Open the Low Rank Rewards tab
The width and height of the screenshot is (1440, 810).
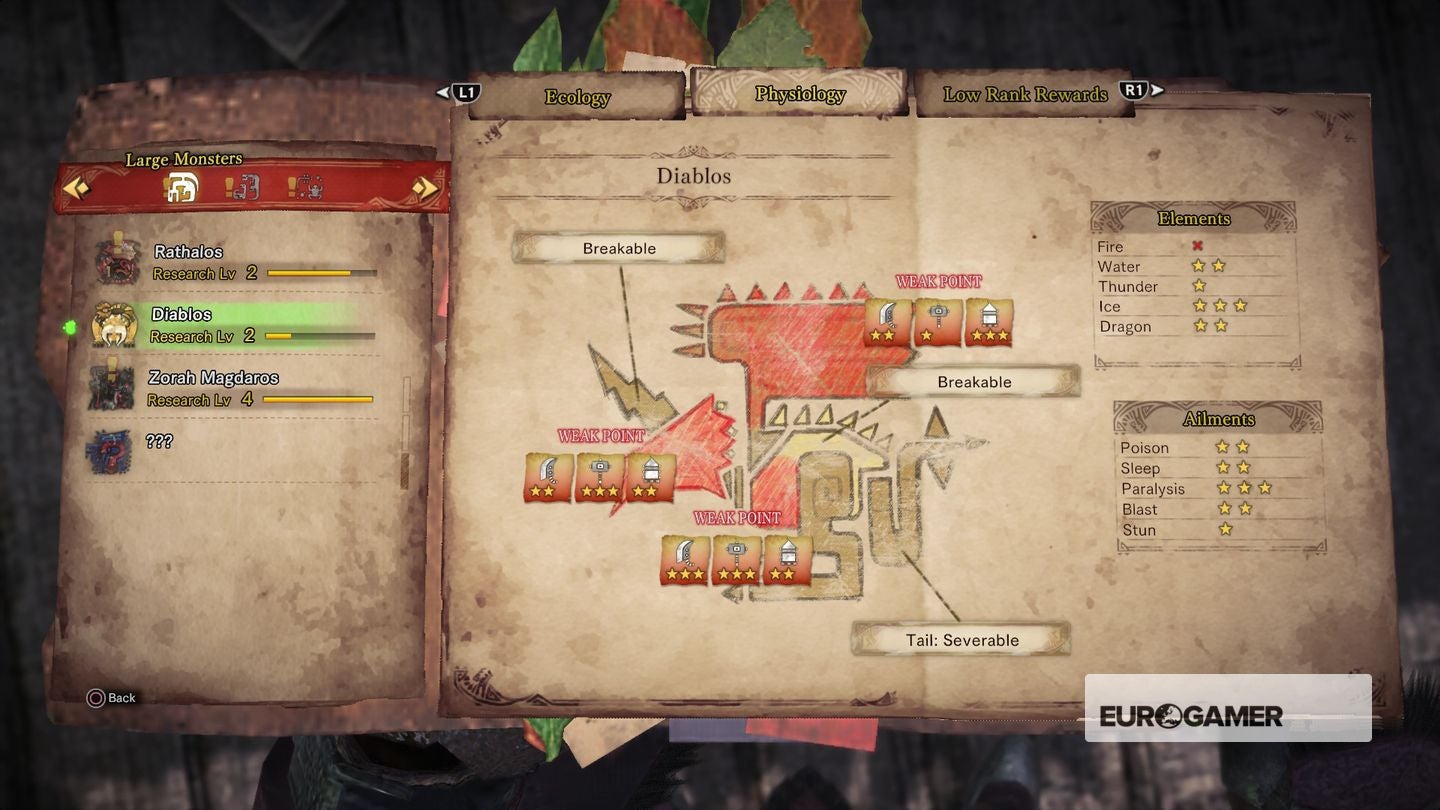click(1024, 94)
